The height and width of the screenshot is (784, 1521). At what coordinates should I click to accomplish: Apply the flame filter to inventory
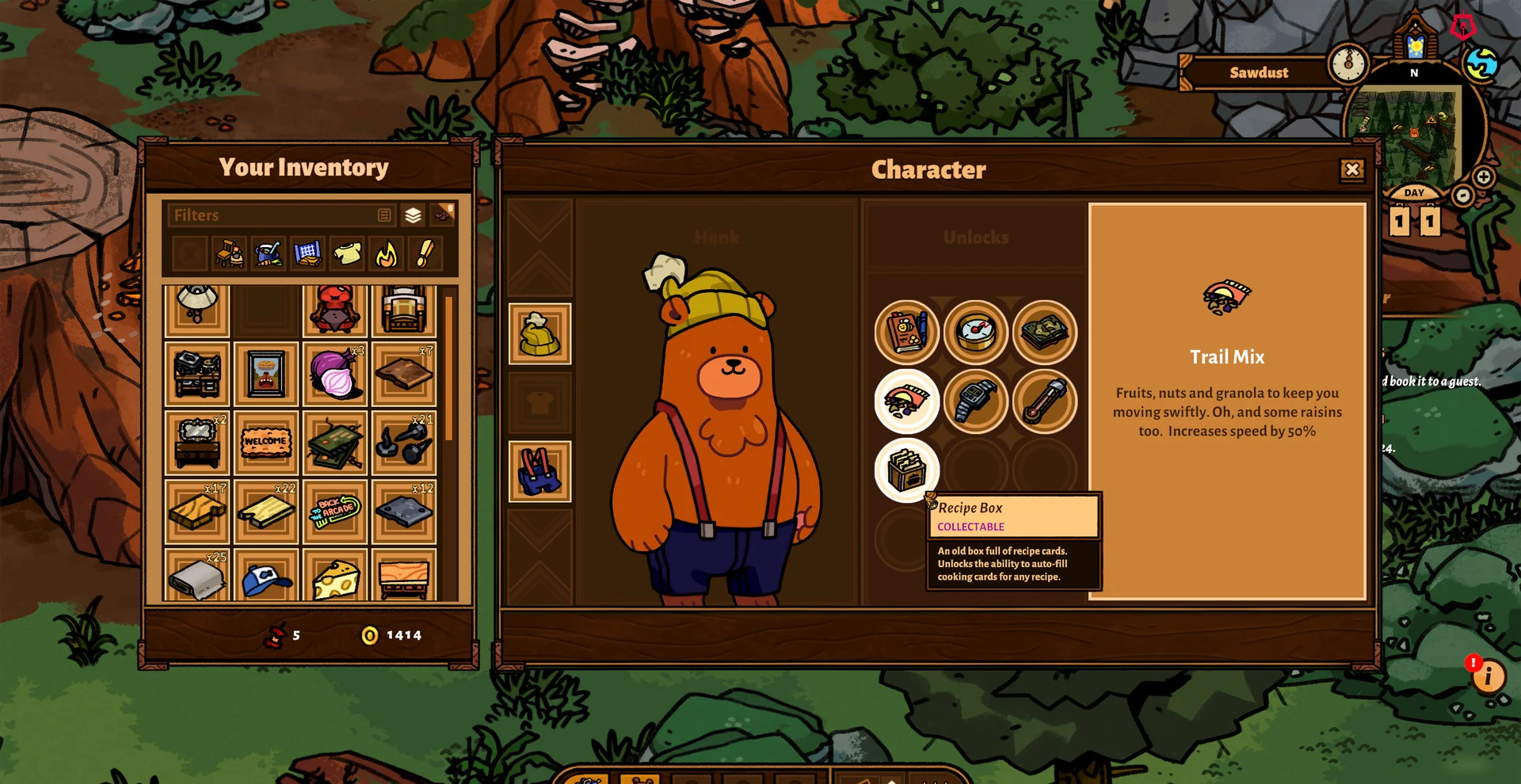(386, 254)
